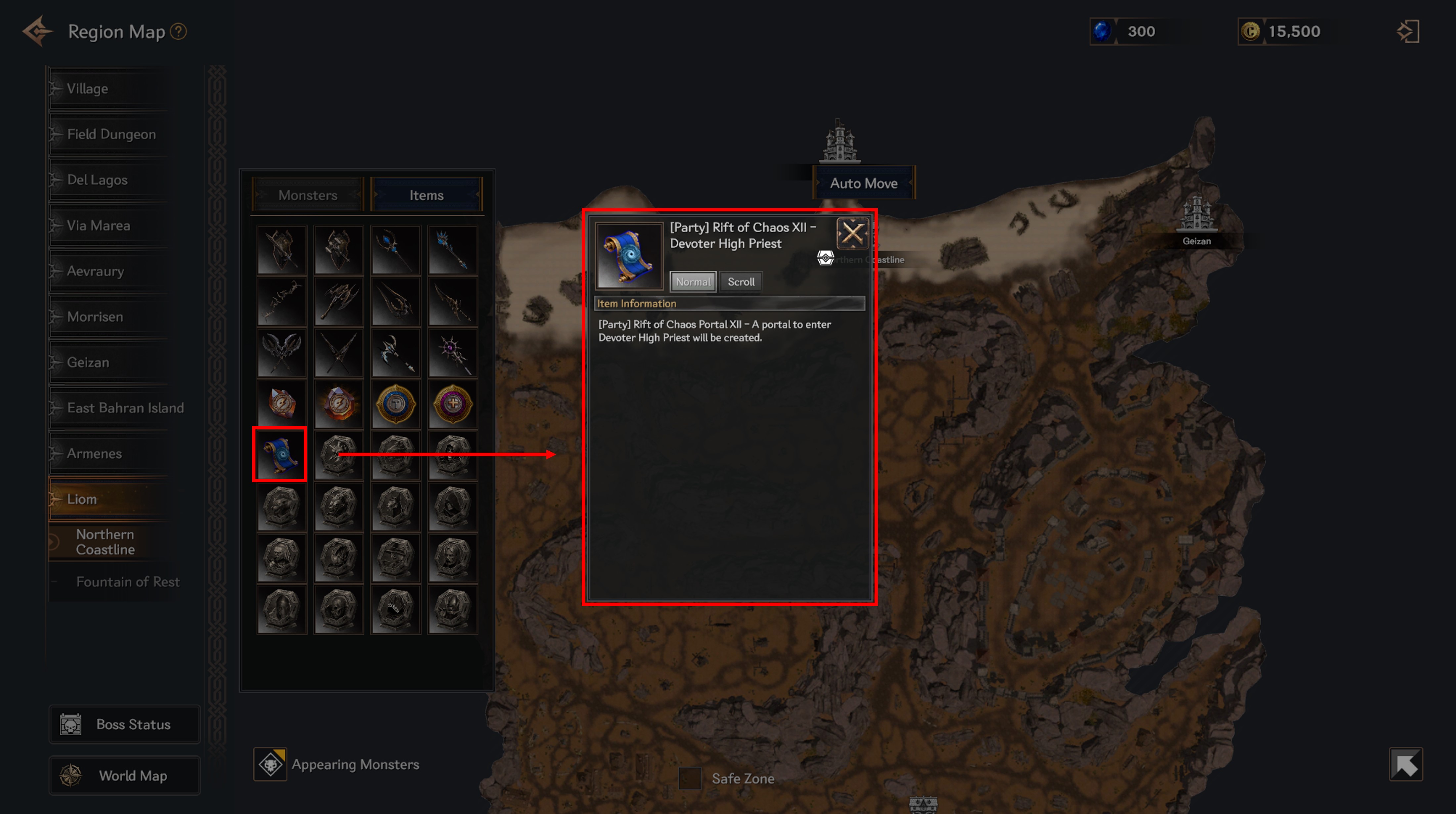This screenshot has height=814, width=1456.
Task: Choose the Morrisen region entry
Action: pyautogui.click(x=95, y=317)
